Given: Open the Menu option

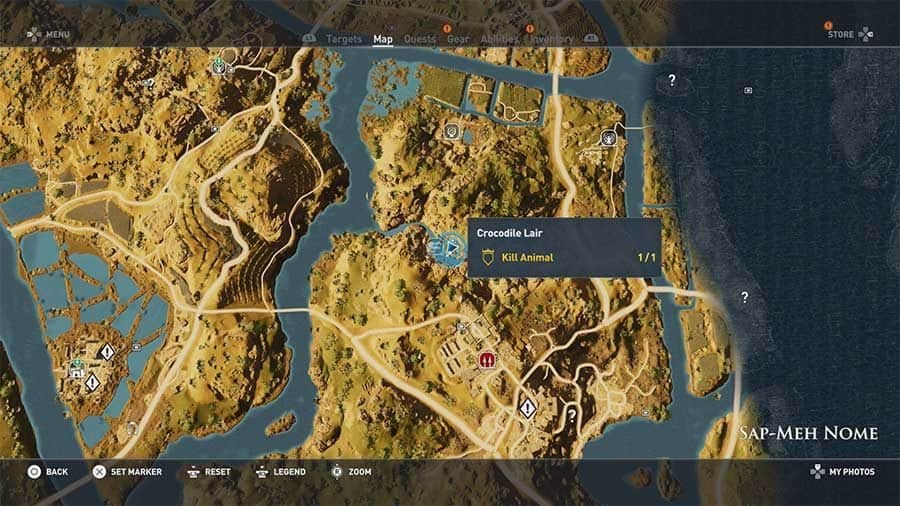Looking at the screenshot, I should [48, 34].
